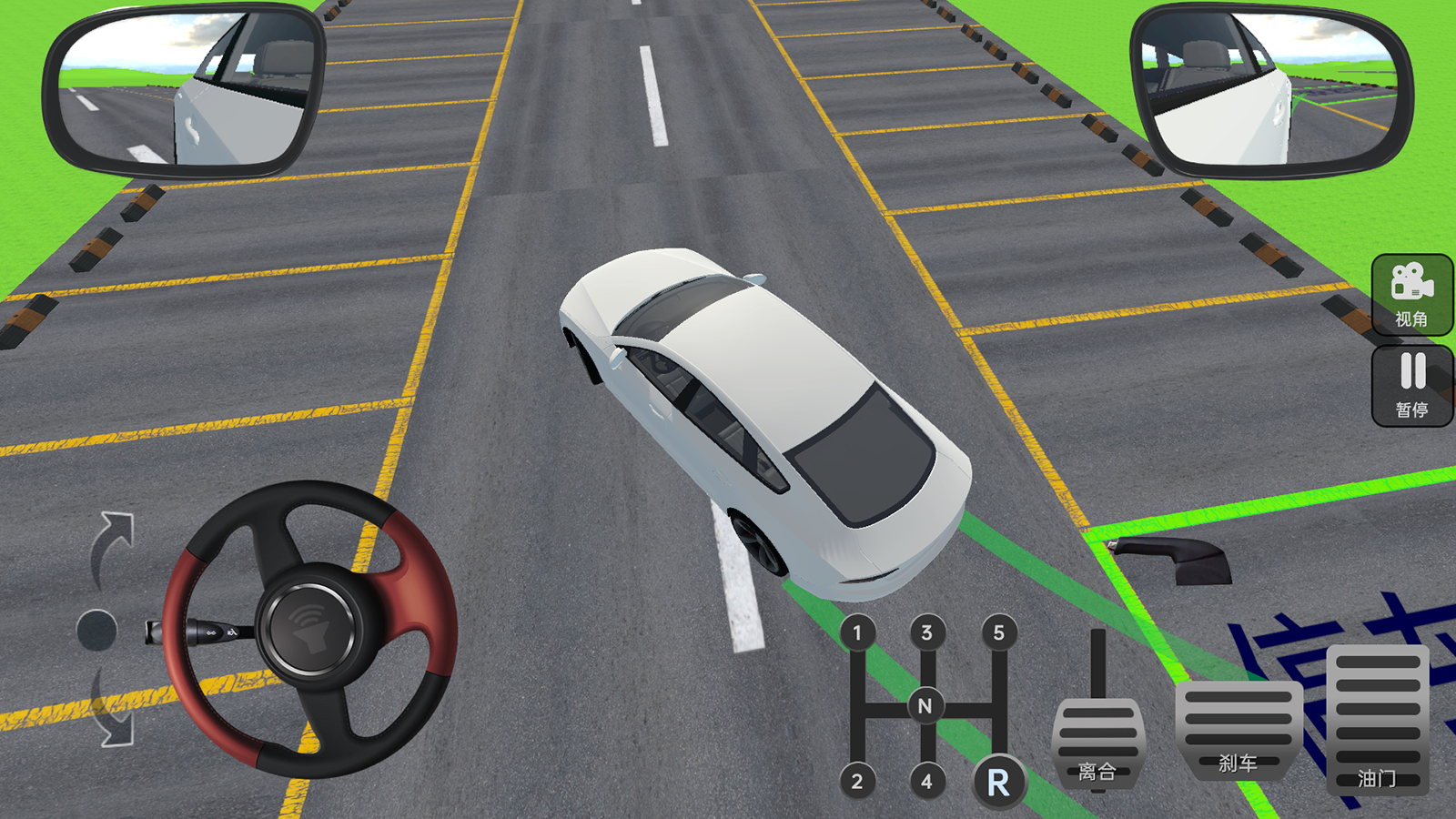Viewport: 1456px width, 819px height.
Task: Step on the 离合 clutch pedal
Action: [x=1097, y=742]
